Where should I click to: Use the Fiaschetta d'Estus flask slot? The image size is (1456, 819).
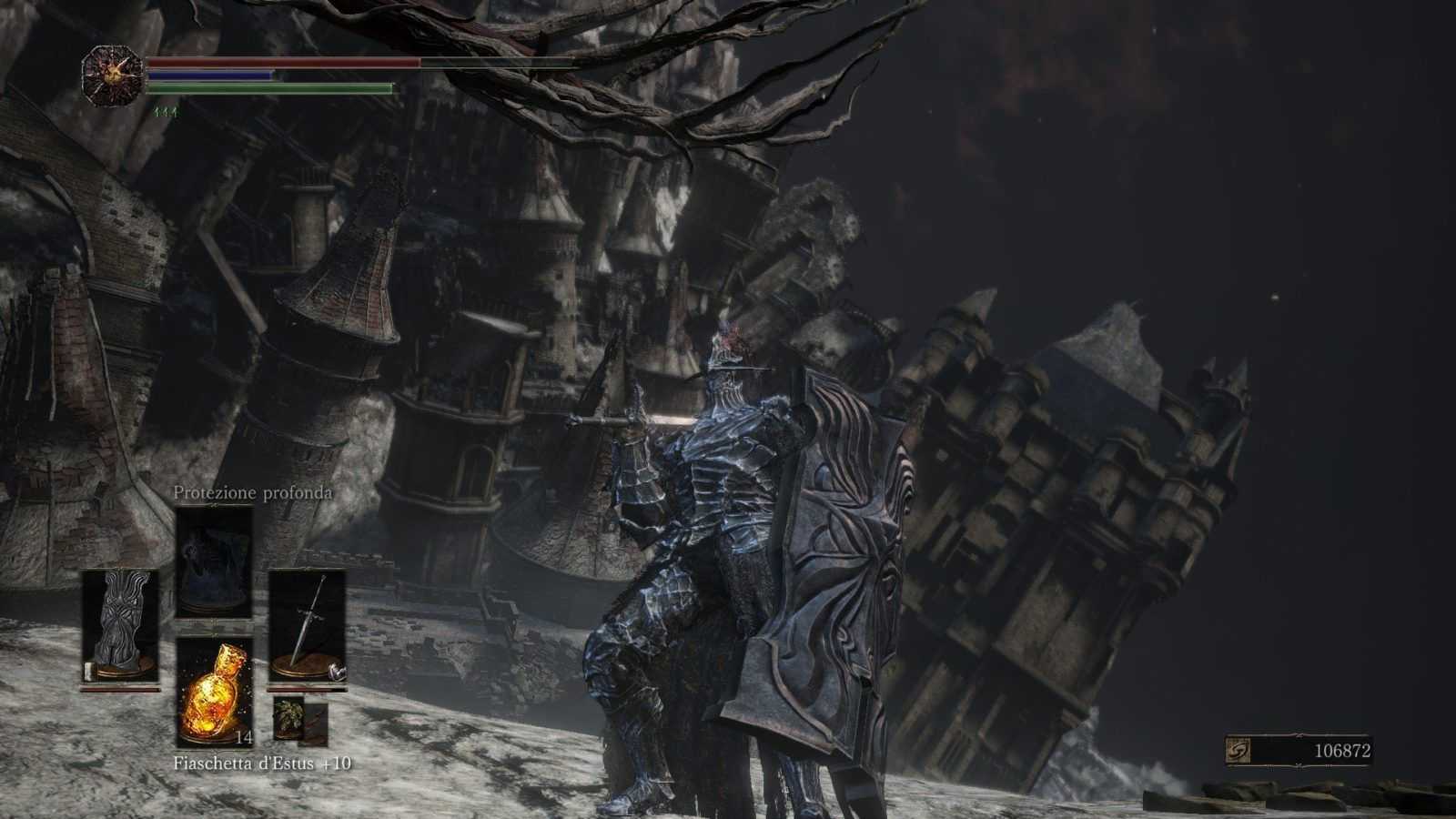214,692
